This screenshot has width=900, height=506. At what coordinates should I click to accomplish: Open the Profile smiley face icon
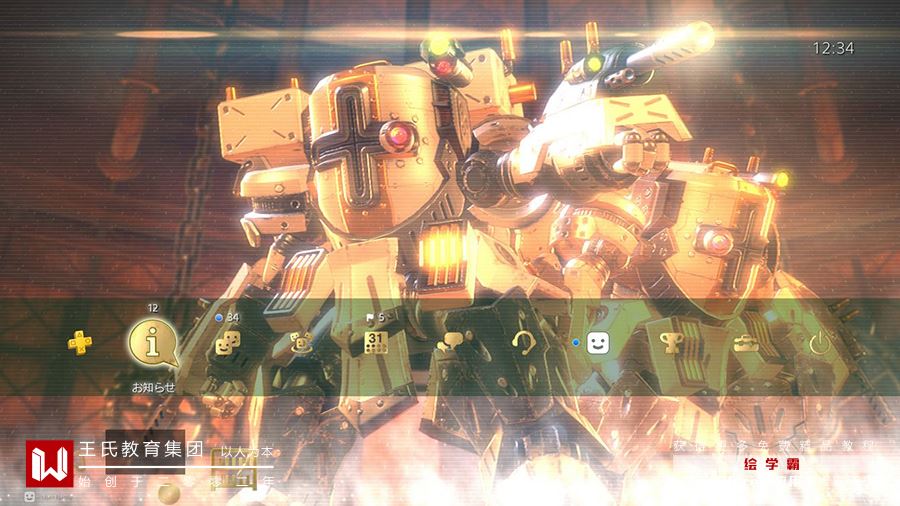click(598, 343)
